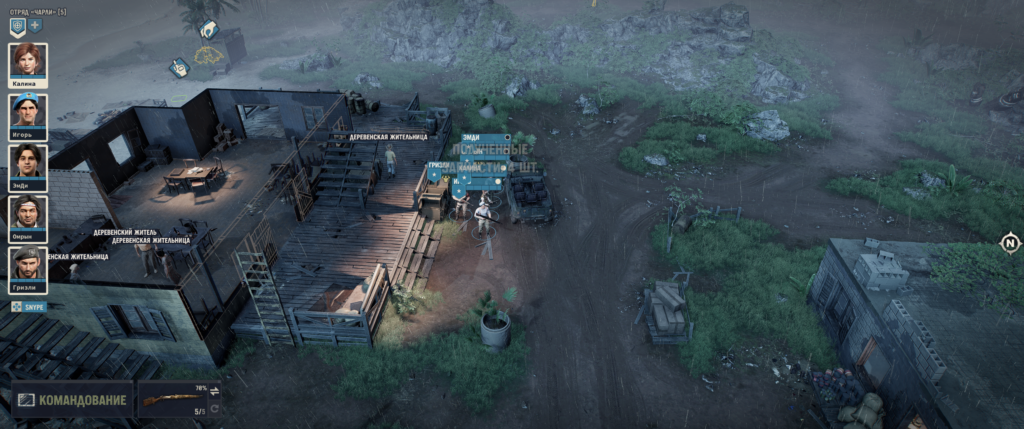Select the equipped rifle weapon slot
The height and width of the screenshot is (429, 1024).
pyautogui.click(x=171, y=400)
